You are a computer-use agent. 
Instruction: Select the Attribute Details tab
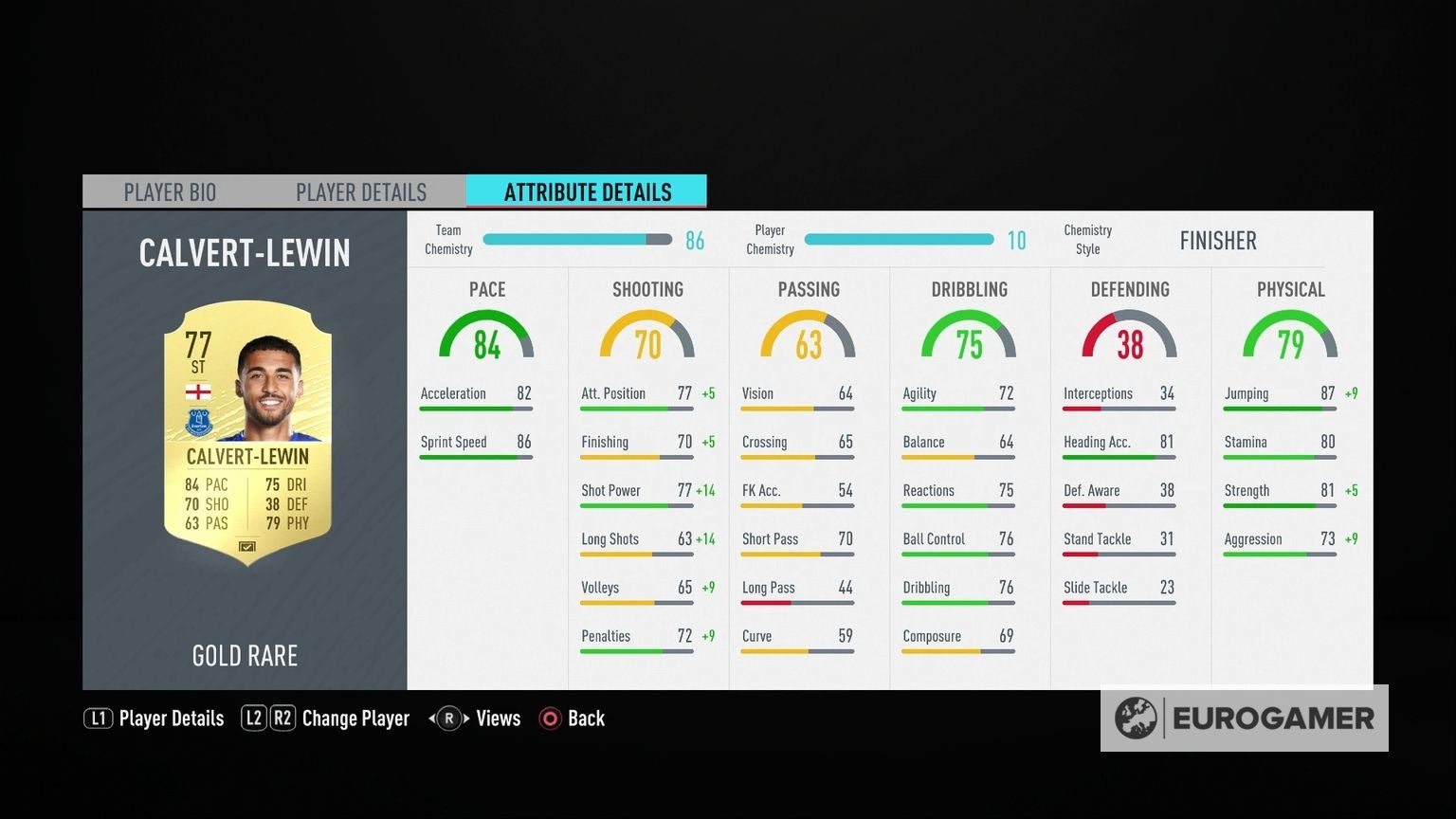coord(588,191)
